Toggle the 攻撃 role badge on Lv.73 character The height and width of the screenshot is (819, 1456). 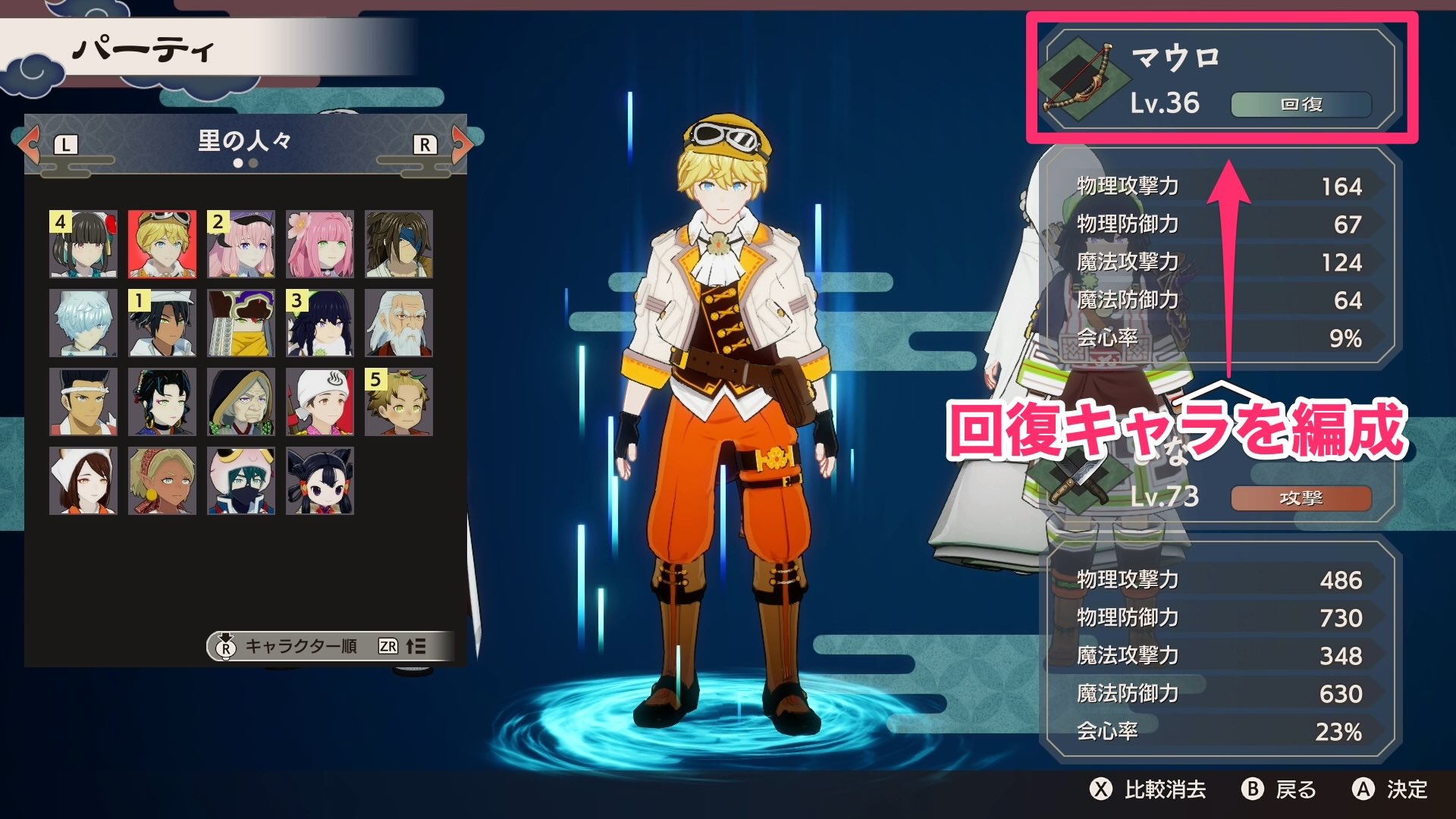tap(1302, 500)
